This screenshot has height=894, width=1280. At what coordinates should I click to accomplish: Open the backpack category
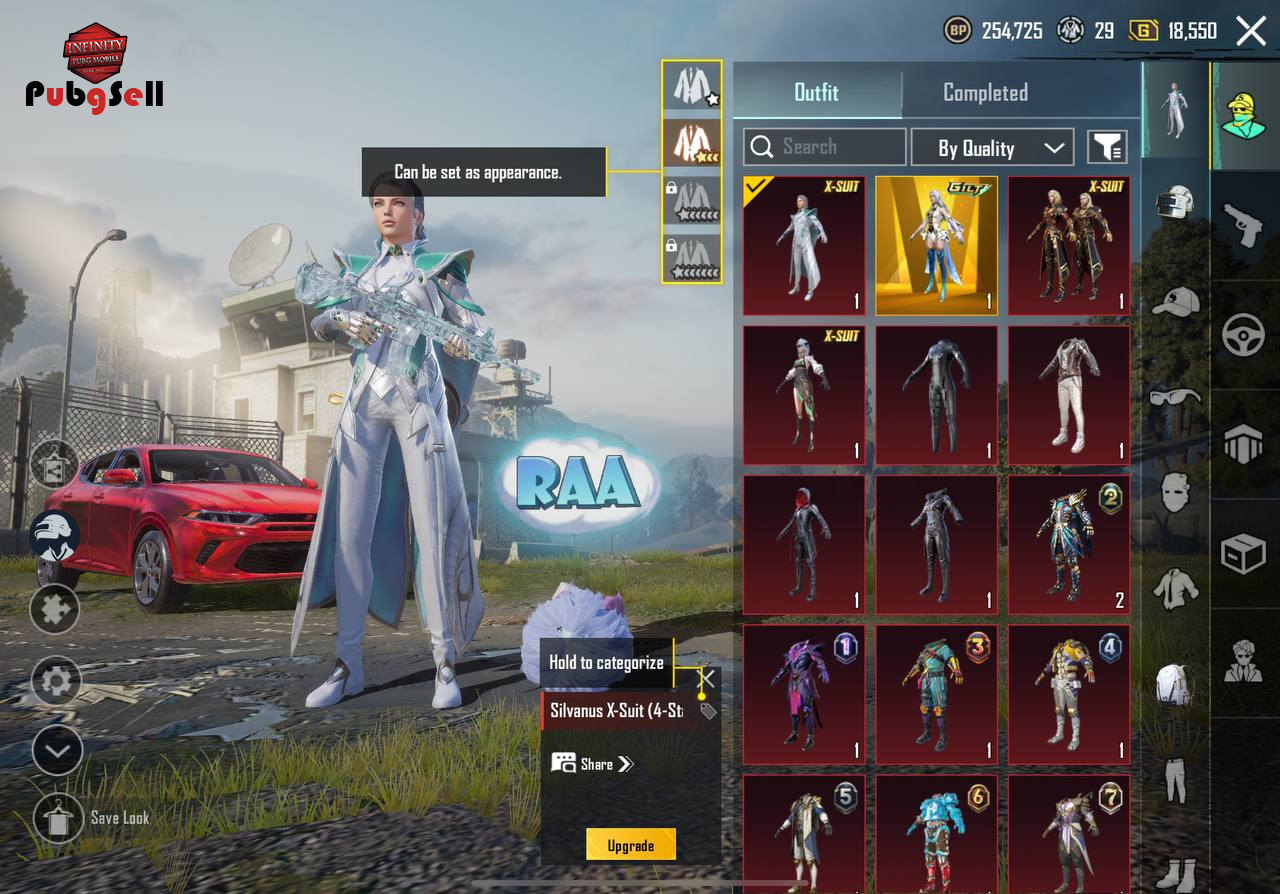(1176, 686)
